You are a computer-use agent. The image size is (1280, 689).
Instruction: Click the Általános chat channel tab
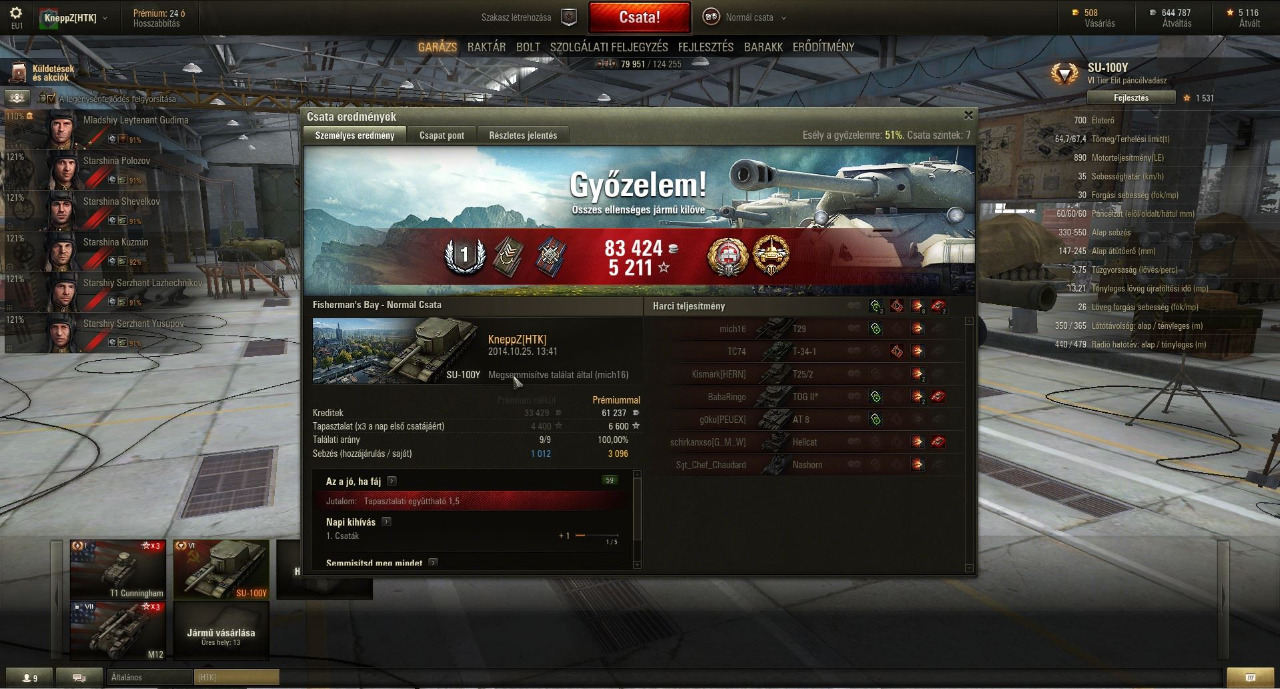(x=148, y=677)
